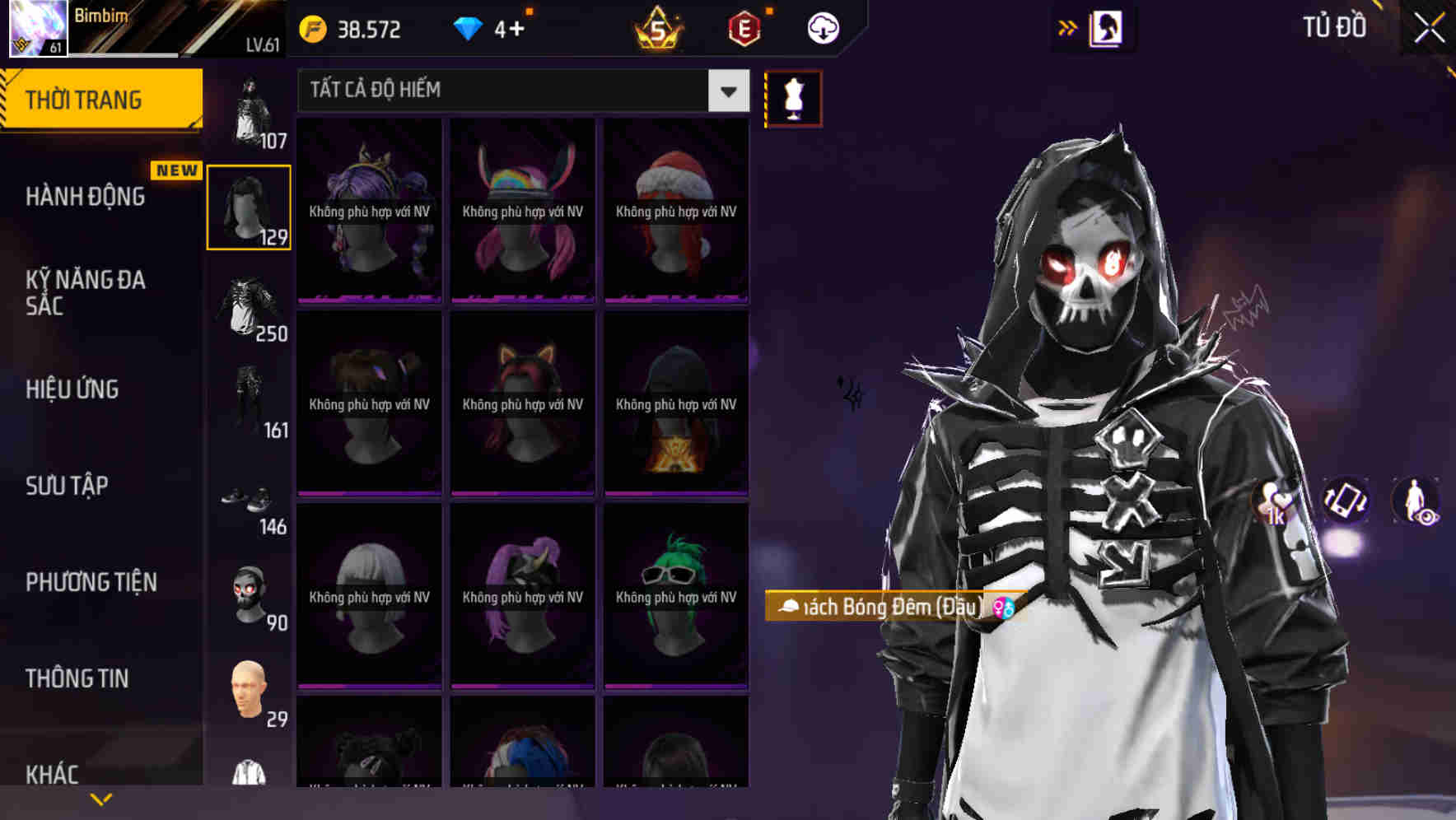Expand the sidebar with the down chevron below KHÁC
This screenshot has width=1456, height=820.
point(99,799)
